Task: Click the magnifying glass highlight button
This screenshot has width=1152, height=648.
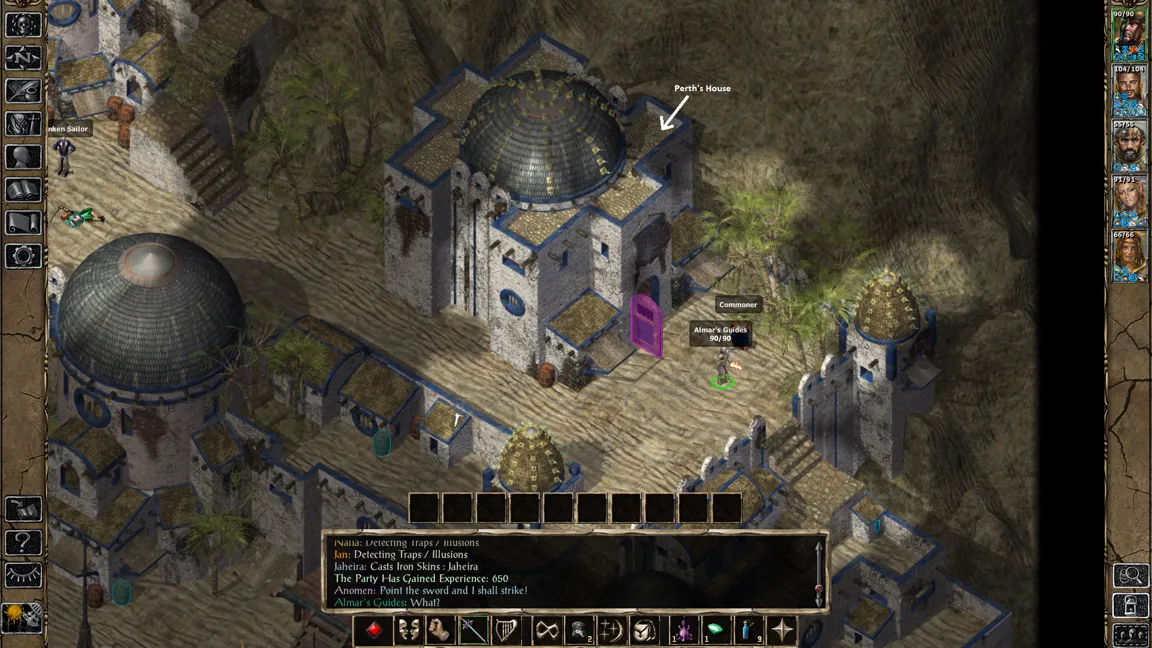Action: (1131, 575)
